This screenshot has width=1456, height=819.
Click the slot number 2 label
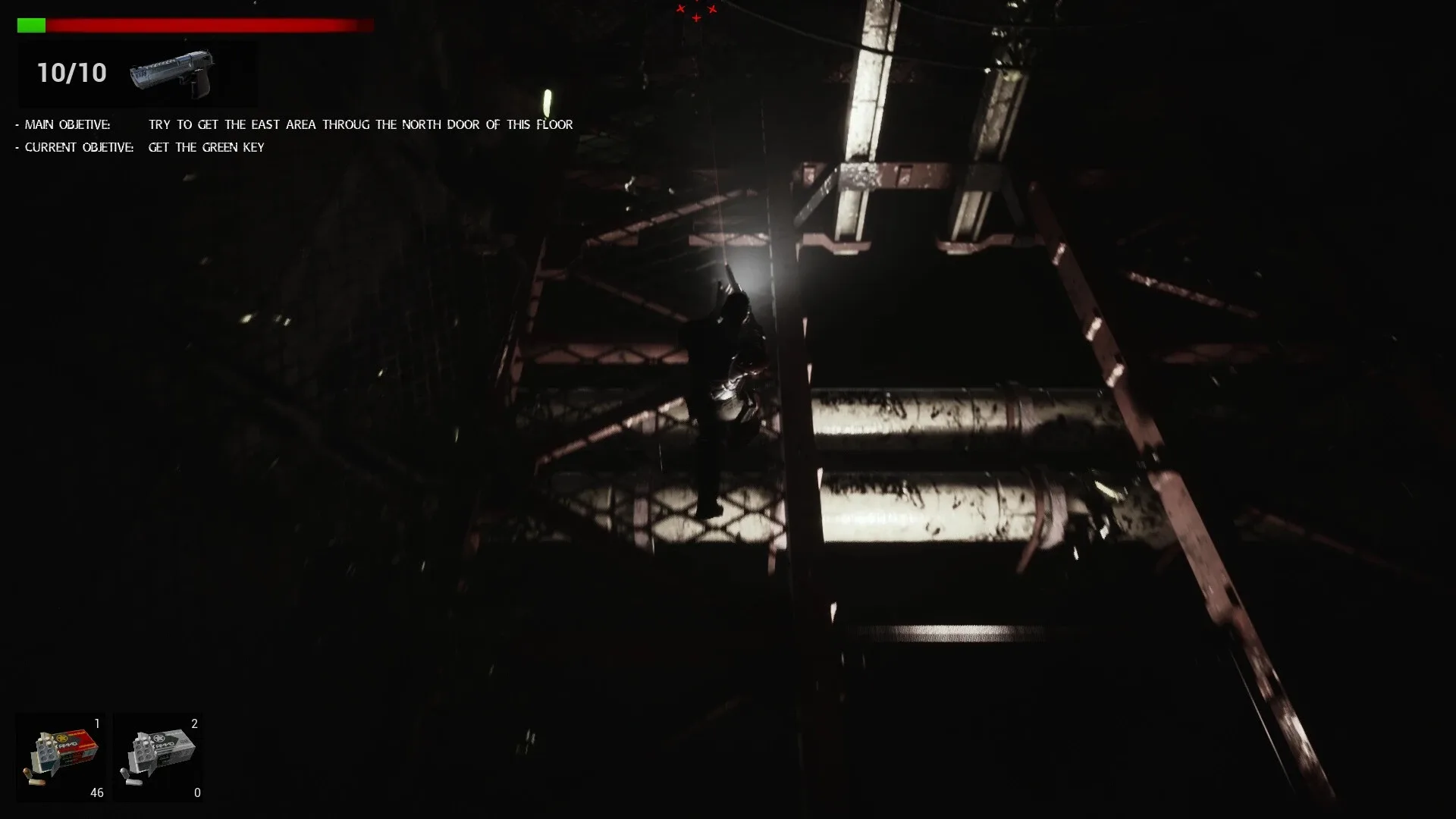tap(196, 724)
